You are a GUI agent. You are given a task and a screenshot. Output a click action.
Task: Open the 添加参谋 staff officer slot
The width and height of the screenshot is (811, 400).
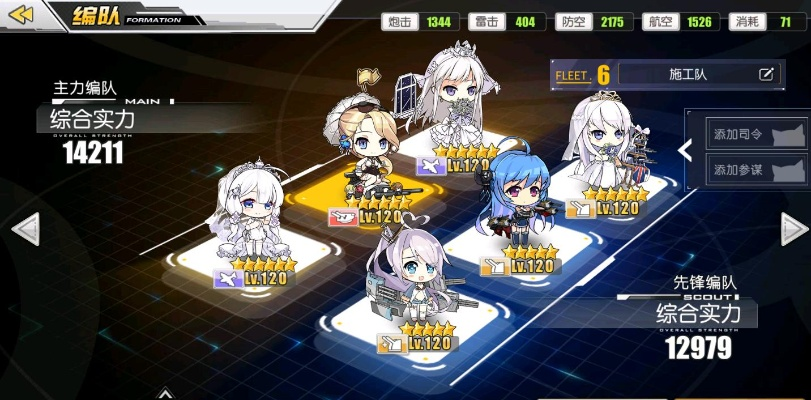(757, 170)
